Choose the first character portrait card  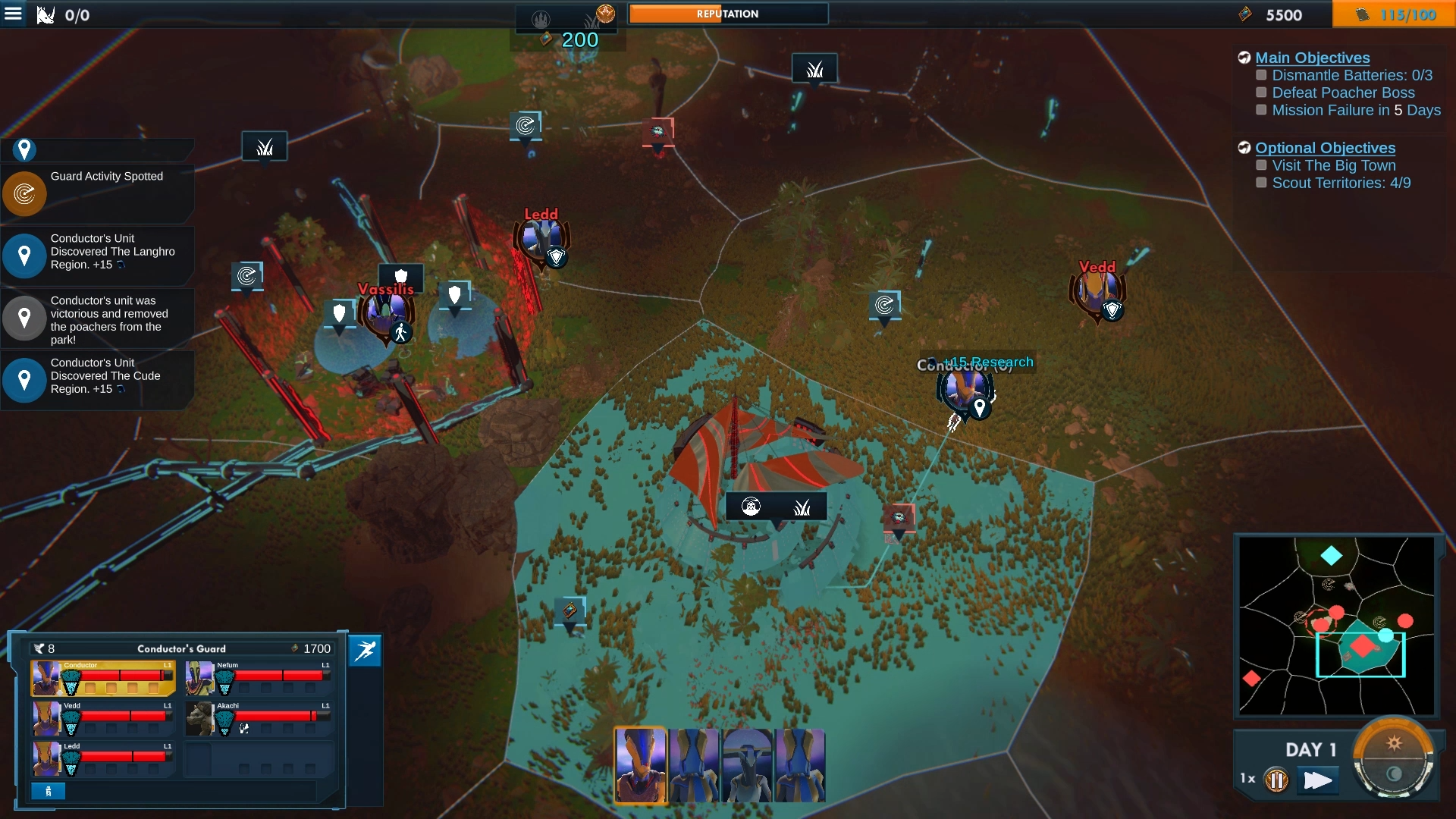pyautogui.click(x=641, y=765)
